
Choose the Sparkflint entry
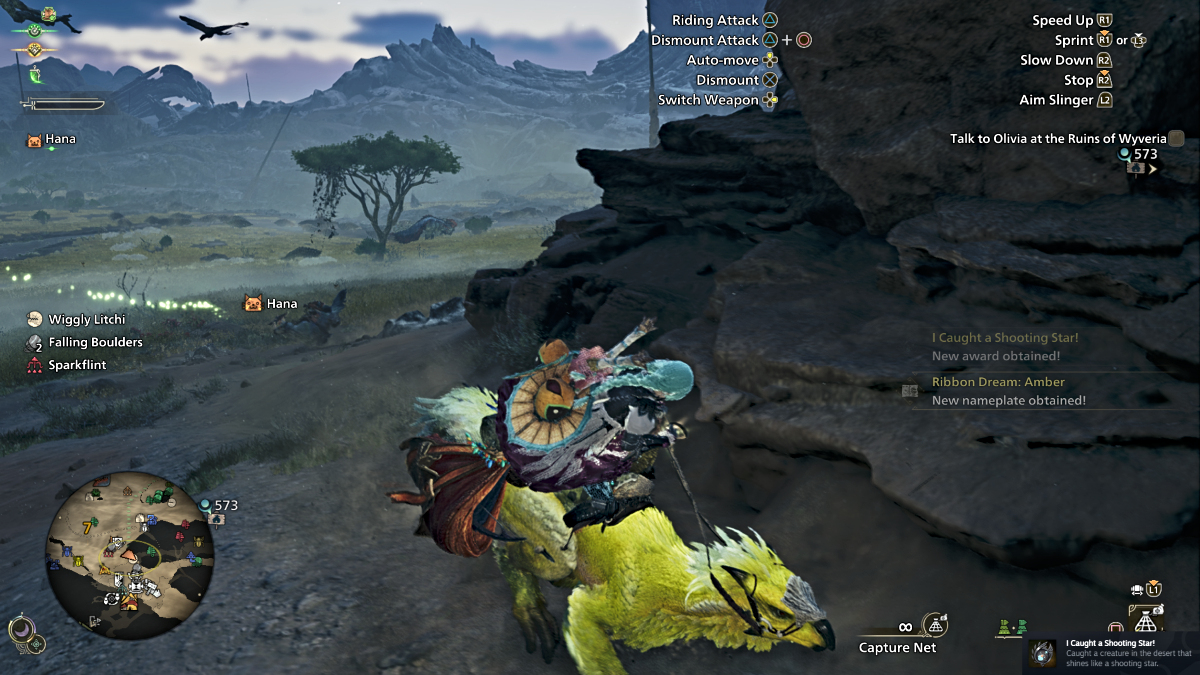pyautogui.click(x=77, y=365)
